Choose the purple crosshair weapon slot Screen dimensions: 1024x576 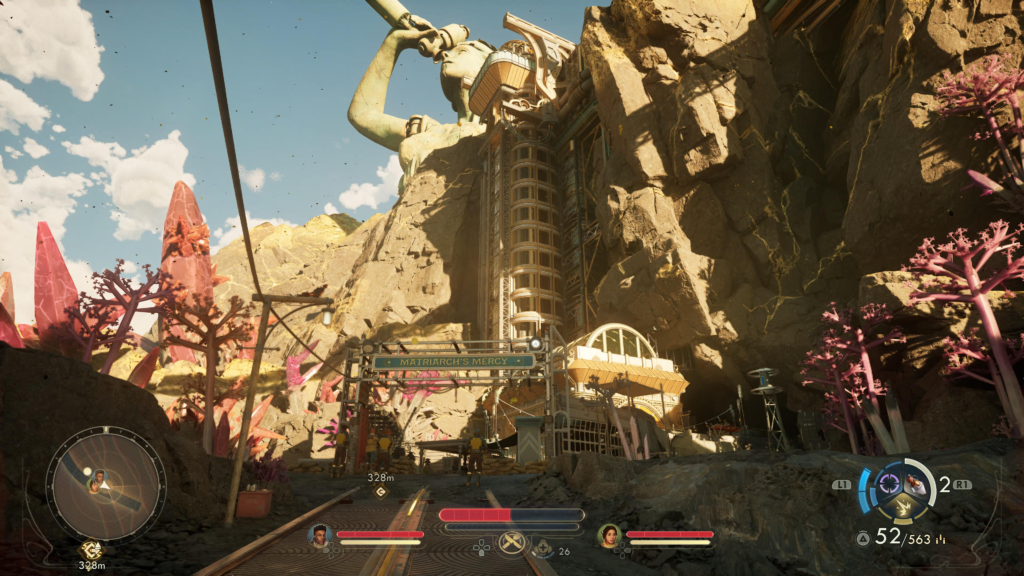[x=887, y=485]
